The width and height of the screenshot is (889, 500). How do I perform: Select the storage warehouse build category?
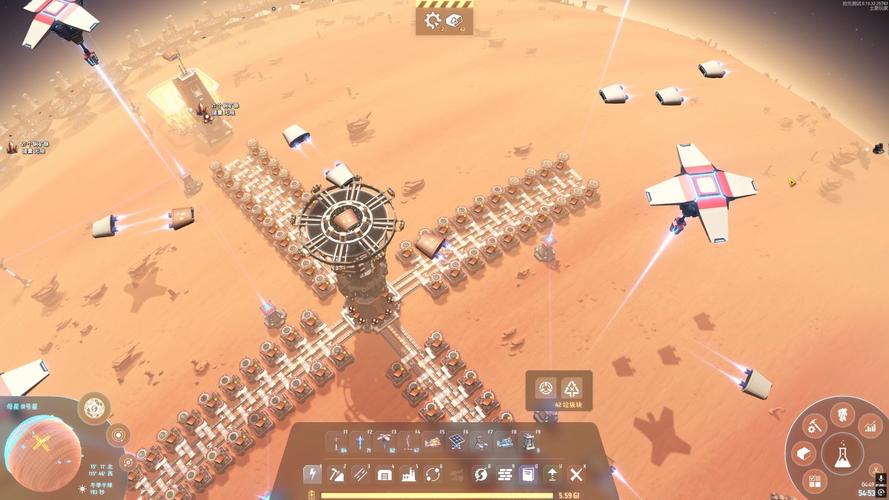384,473
